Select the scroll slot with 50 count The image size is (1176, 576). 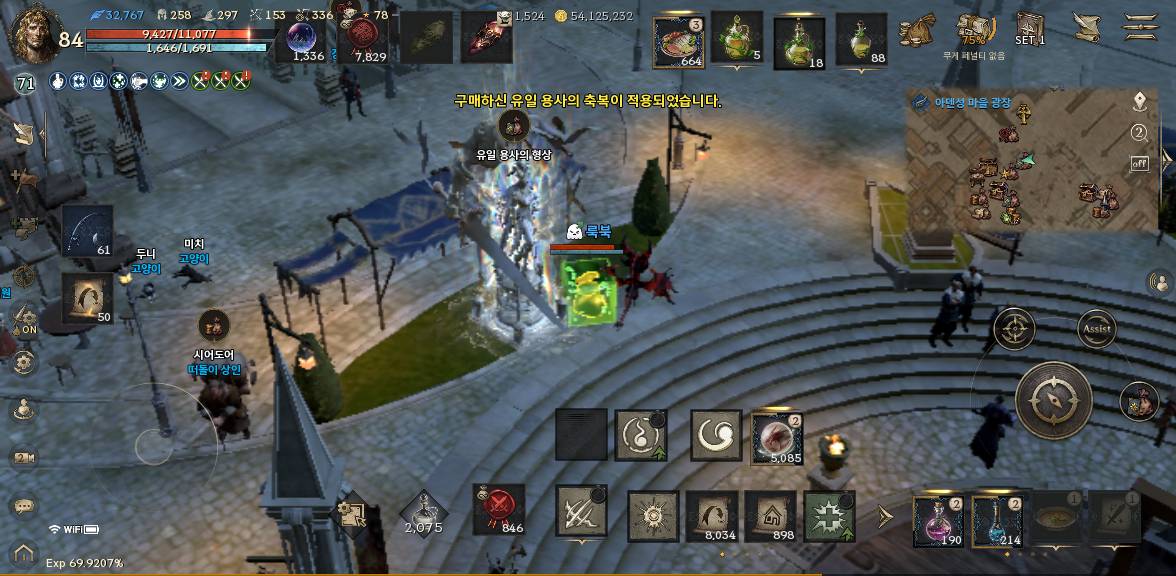(x=87, y=298)
